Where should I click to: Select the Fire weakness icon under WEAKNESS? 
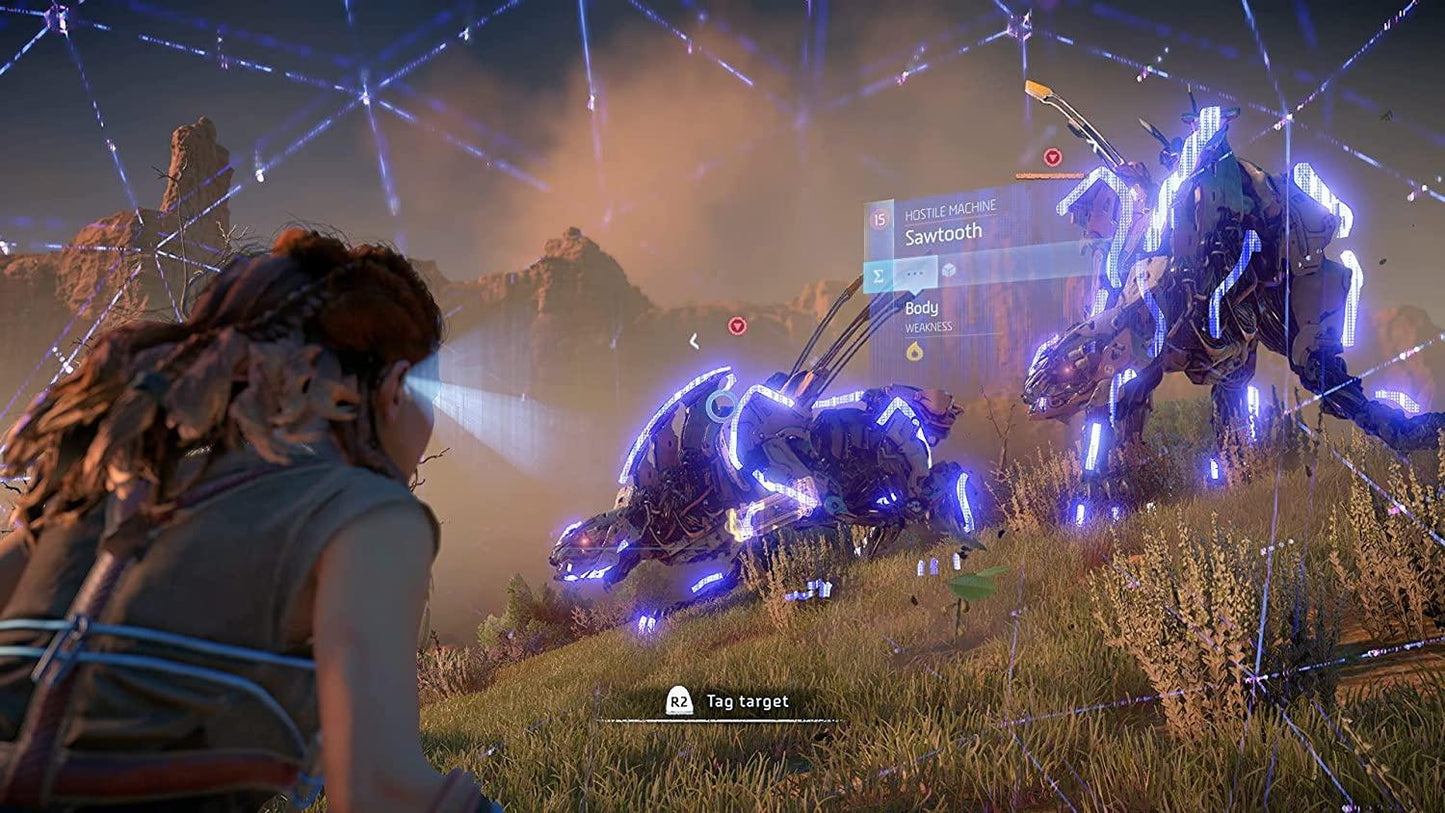pos(915,350)
